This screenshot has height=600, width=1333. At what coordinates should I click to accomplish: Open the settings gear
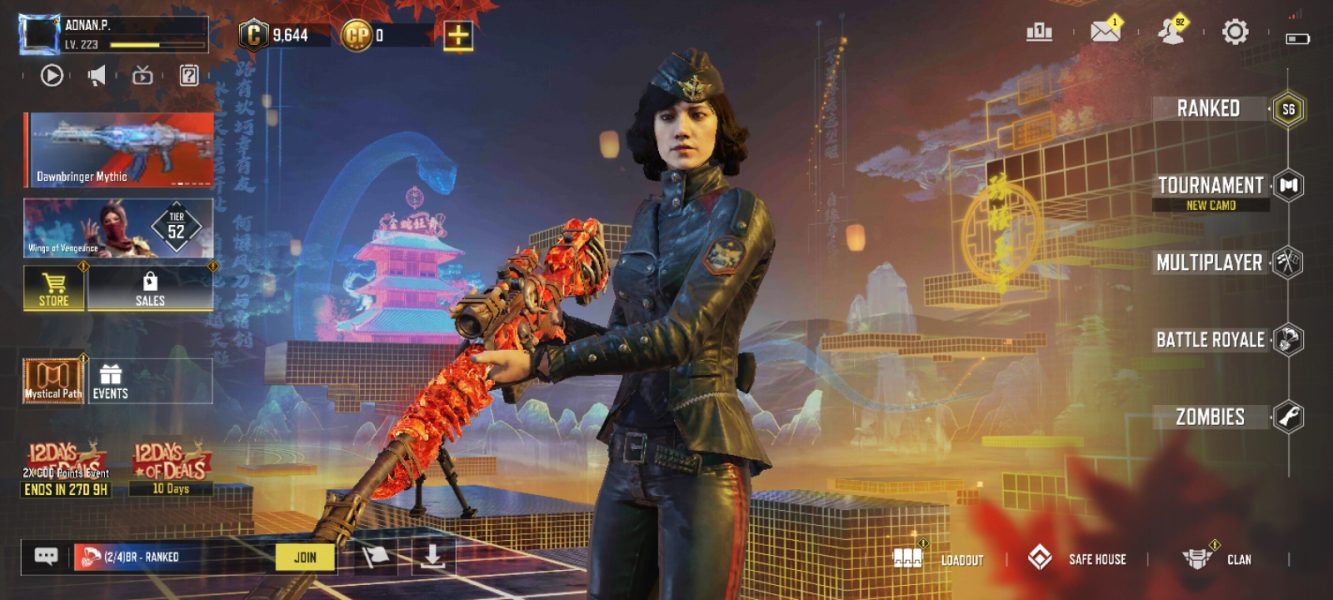pyautogui.click(x=1235, y=32)
